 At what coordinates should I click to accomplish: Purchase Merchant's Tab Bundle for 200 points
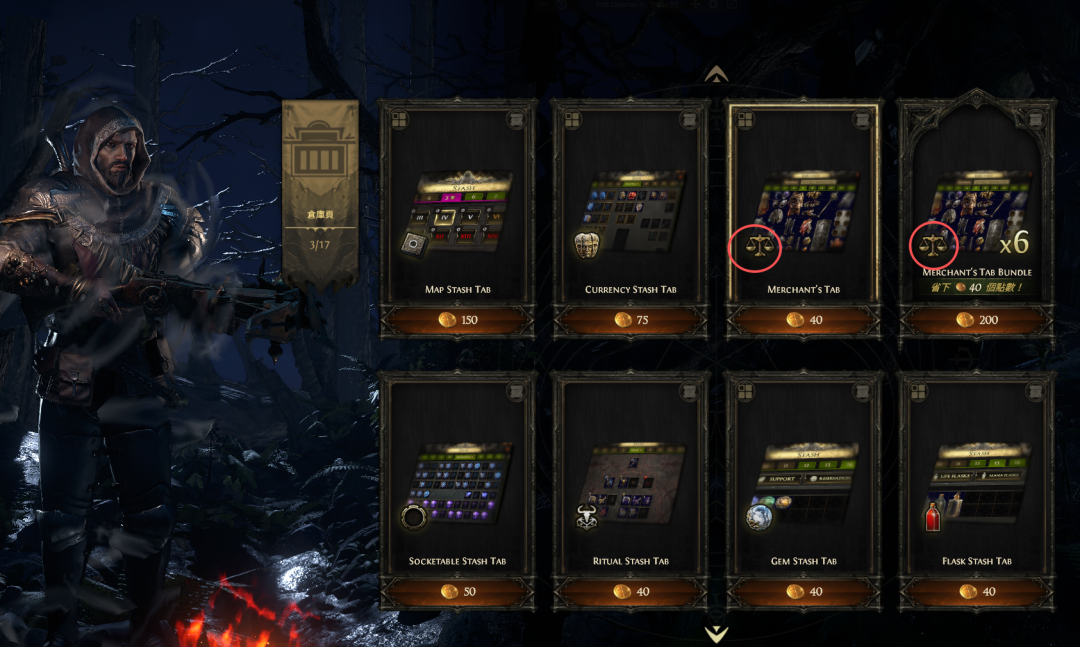pyautogui.click(x=976, y=320)
